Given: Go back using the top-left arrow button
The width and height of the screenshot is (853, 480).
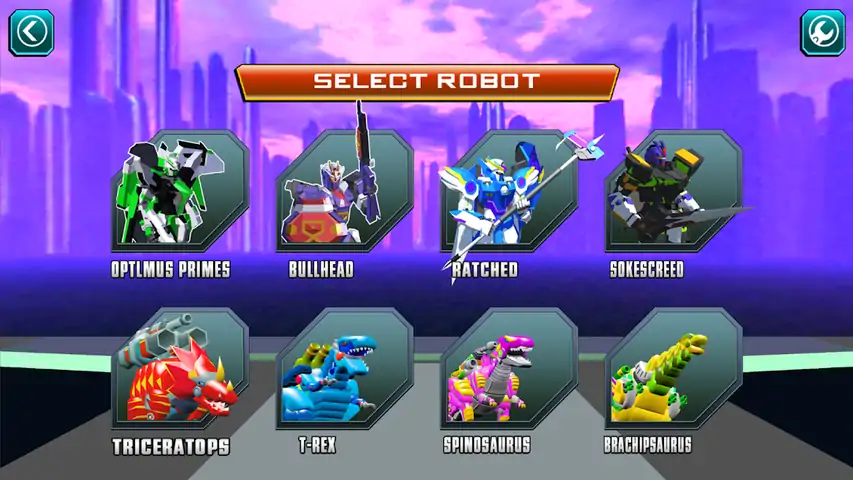Looking at the screenshot, I should pyautogui.click(x=31, y=32).
